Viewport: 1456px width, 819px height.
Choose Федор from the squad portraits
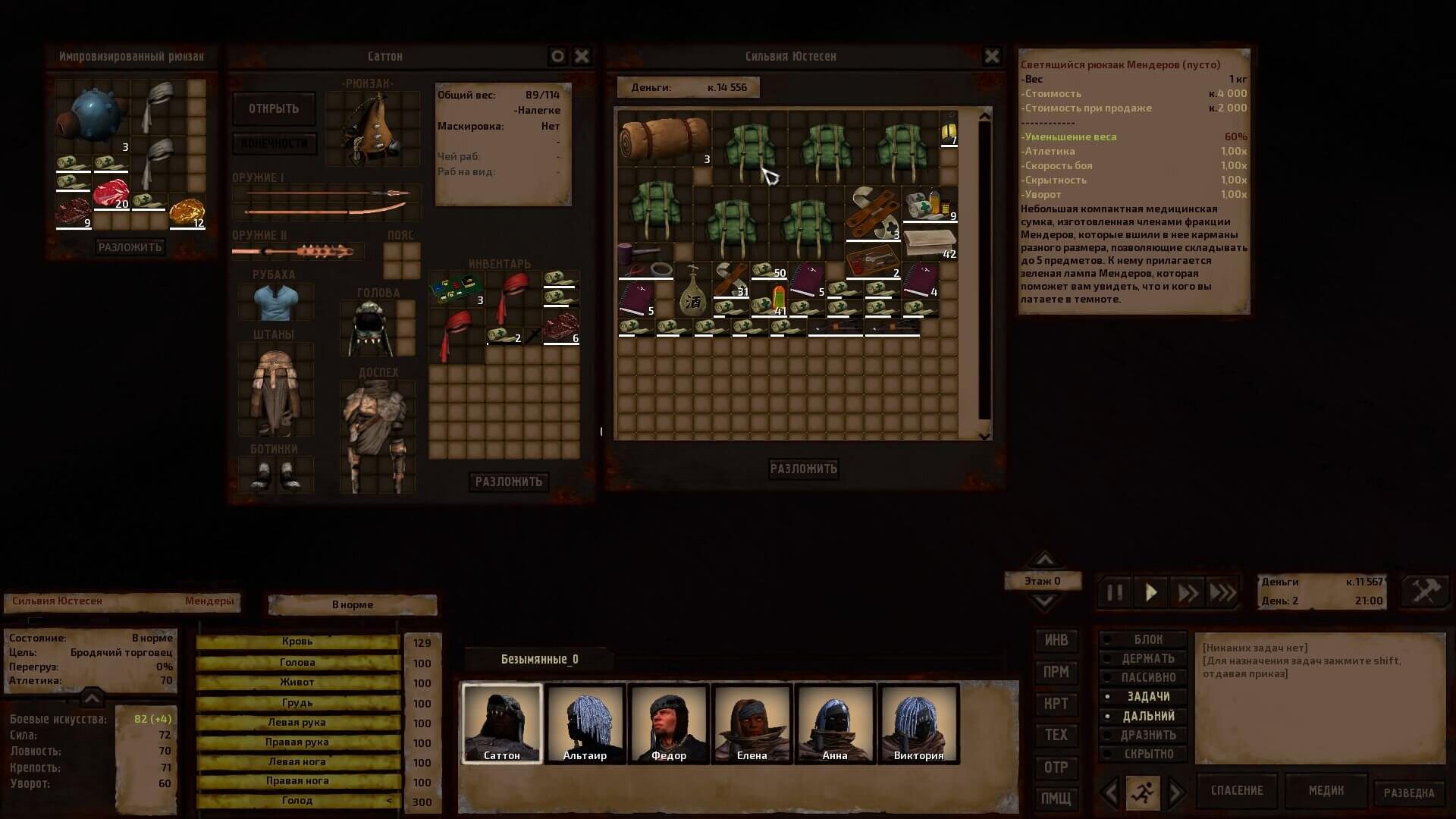pos(669,723)
